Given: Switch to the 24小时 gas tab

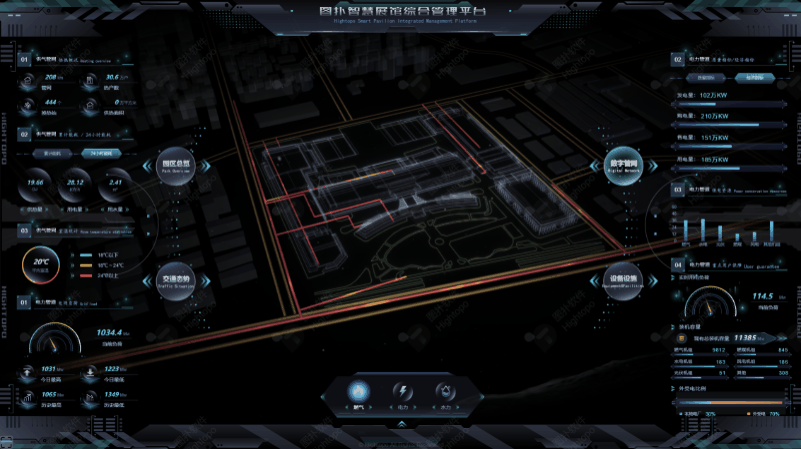Looking at the screenshot, I should (x=100, y=154).
